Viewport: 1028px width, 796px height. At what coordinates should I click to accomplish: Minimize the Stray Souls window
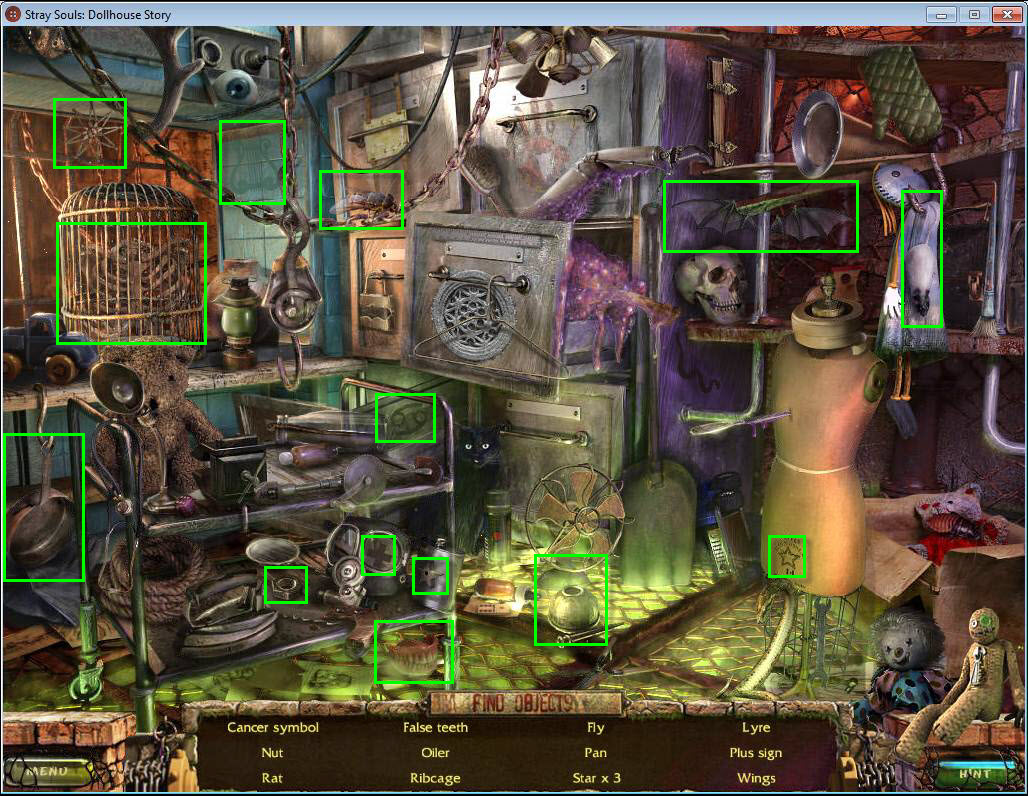pos(941,14)
